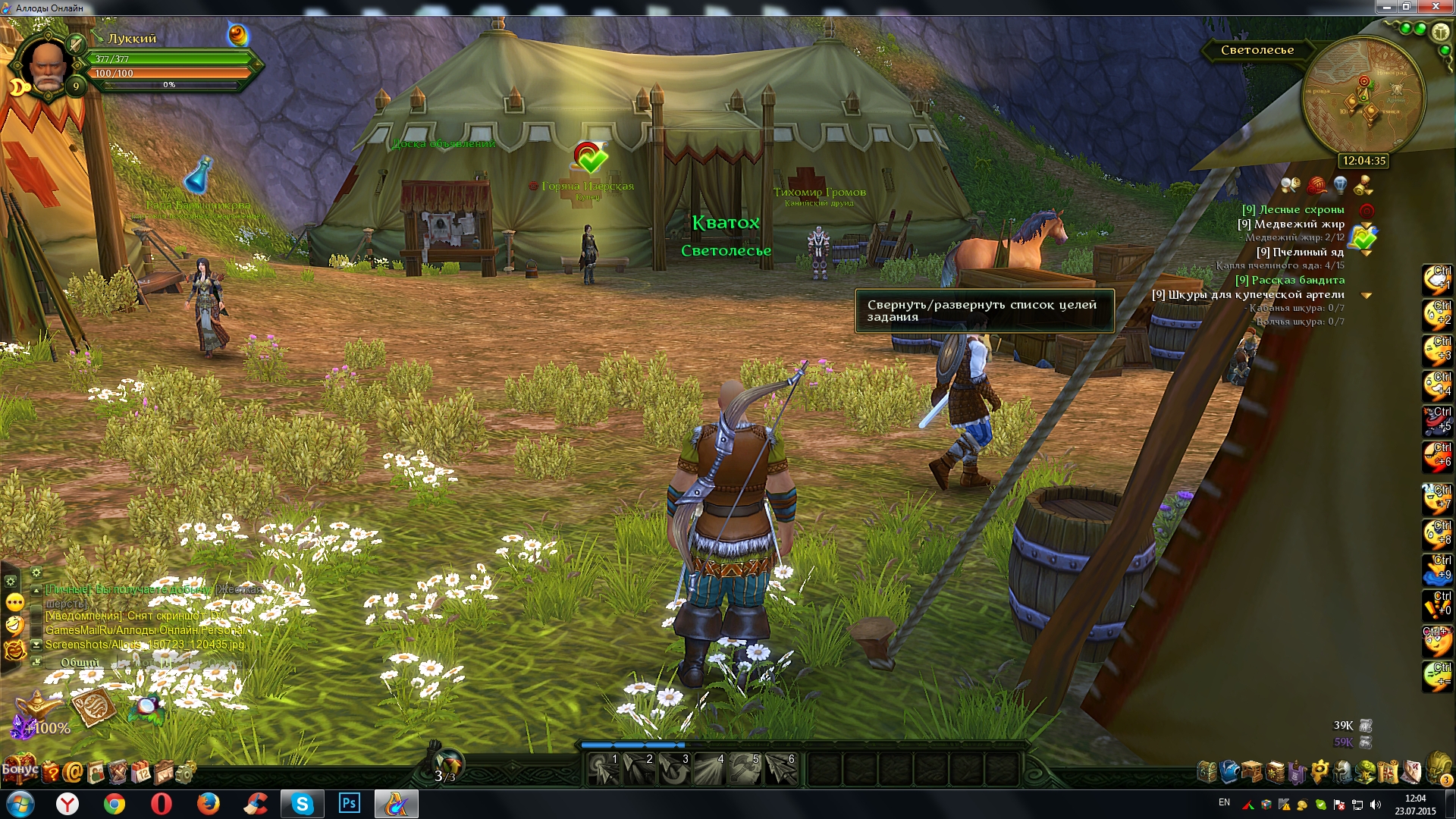The height and width of the screenshot is (819, 1456).
Task: Open the gears settings icon
Action: click(x=184, y=773)
